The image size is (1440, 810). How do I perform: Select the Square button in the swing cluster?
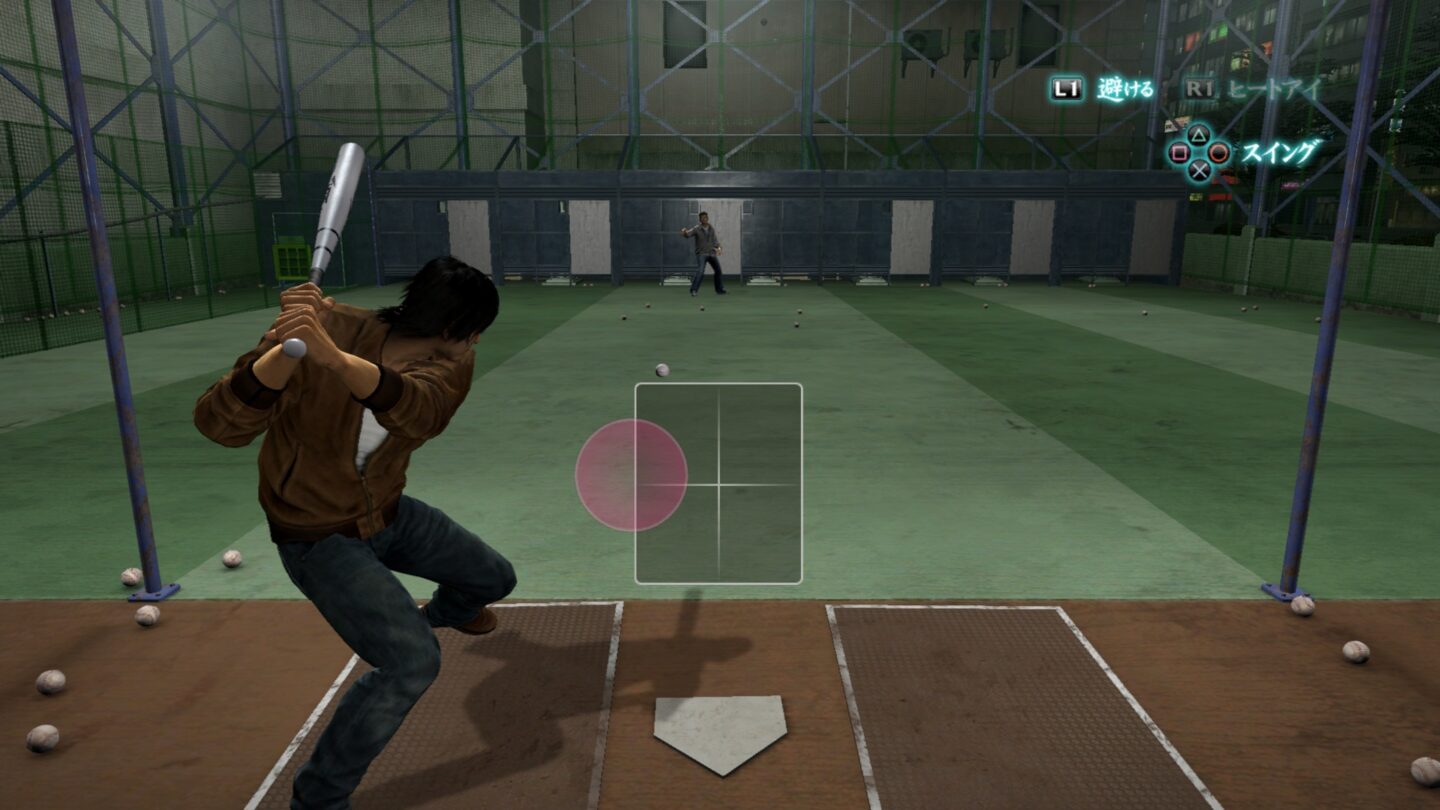1182,153
